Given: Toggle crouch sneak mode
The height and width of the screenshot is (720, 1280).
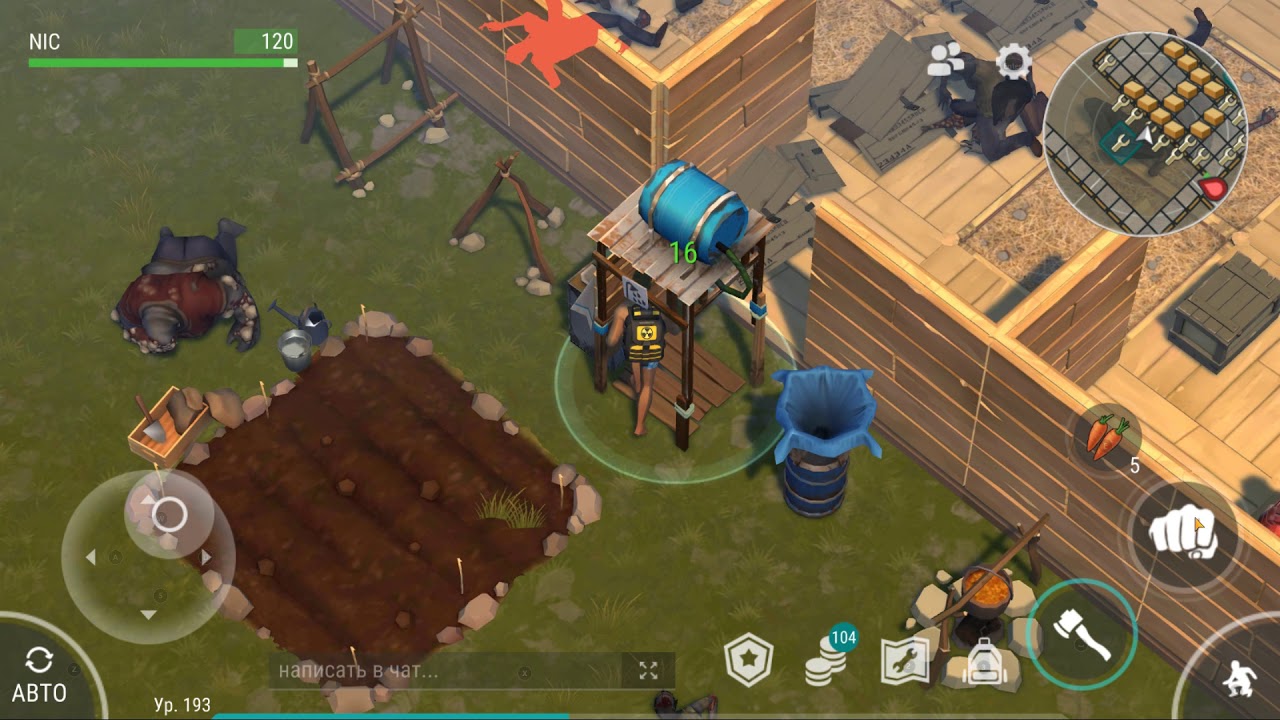Looking at the screenshot, I should click(1239, 677).
